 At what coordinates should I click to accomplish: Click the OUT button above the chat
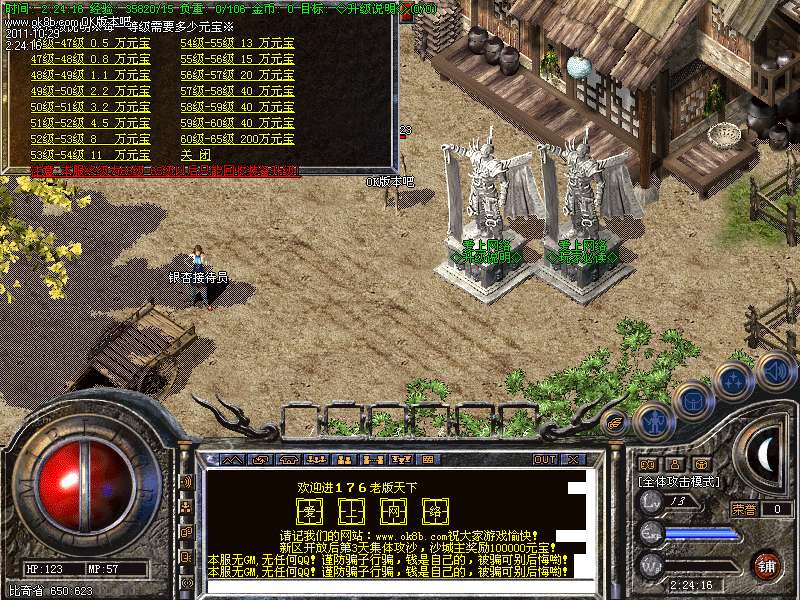coord(544,459)
